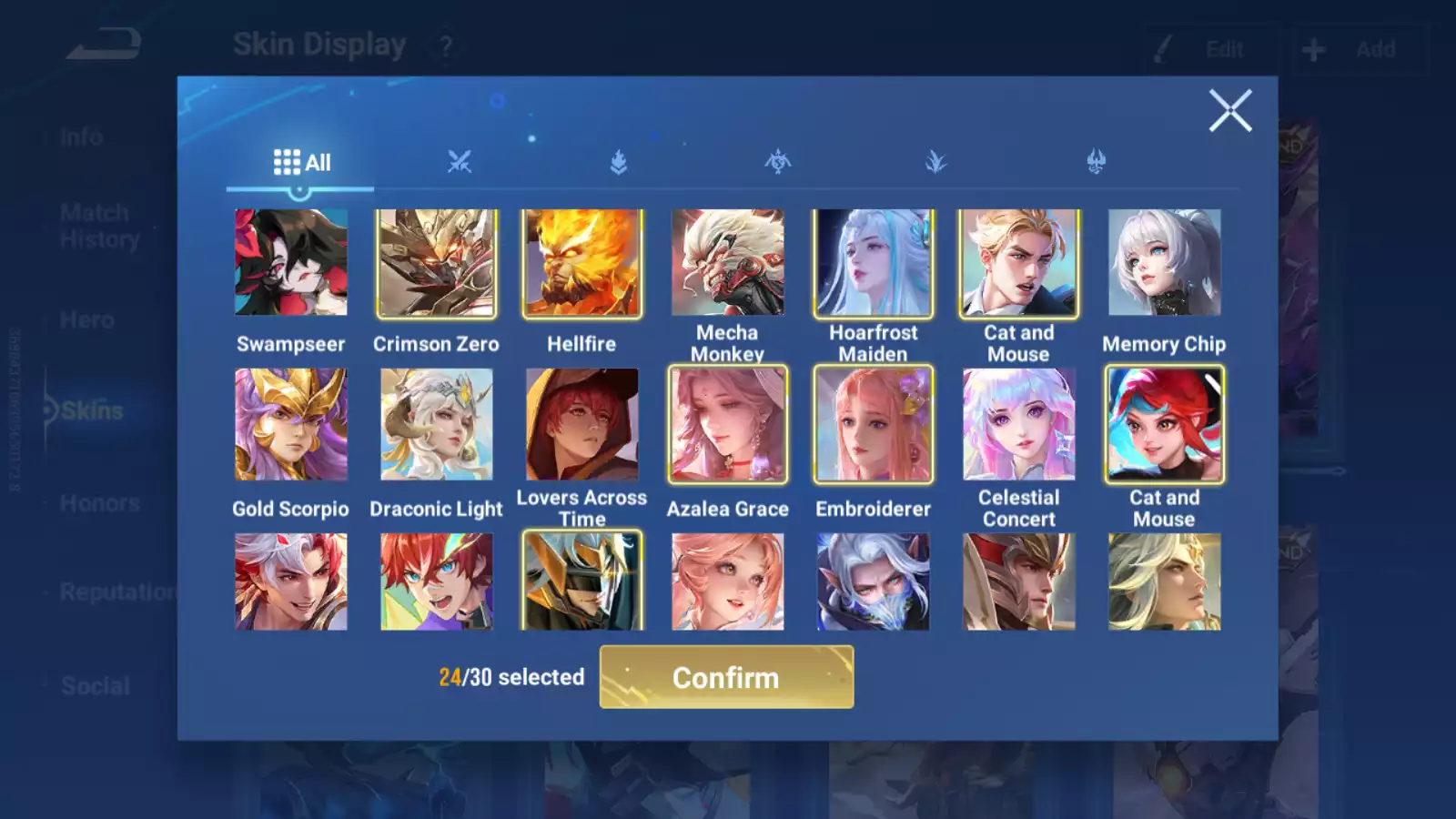Click the Memory Chip skin thumbnail
1456x819 pixels.
pos(1164,263)
